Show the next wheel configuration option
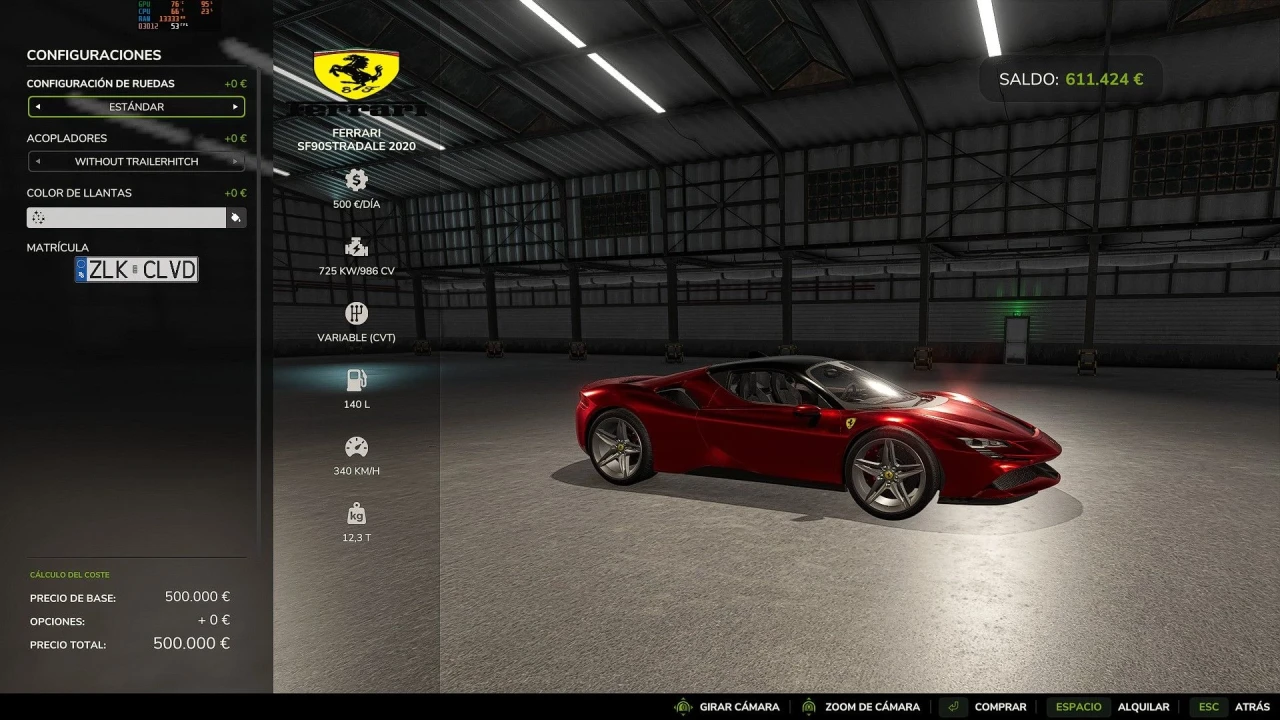This screenshot has height=720, width=1280. click(237, 107)
